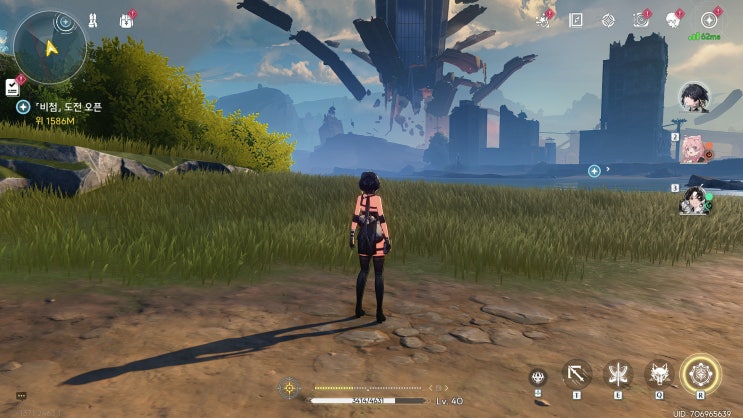
Task: Open the team lineup icon beside the minimap
Action: 92,19
